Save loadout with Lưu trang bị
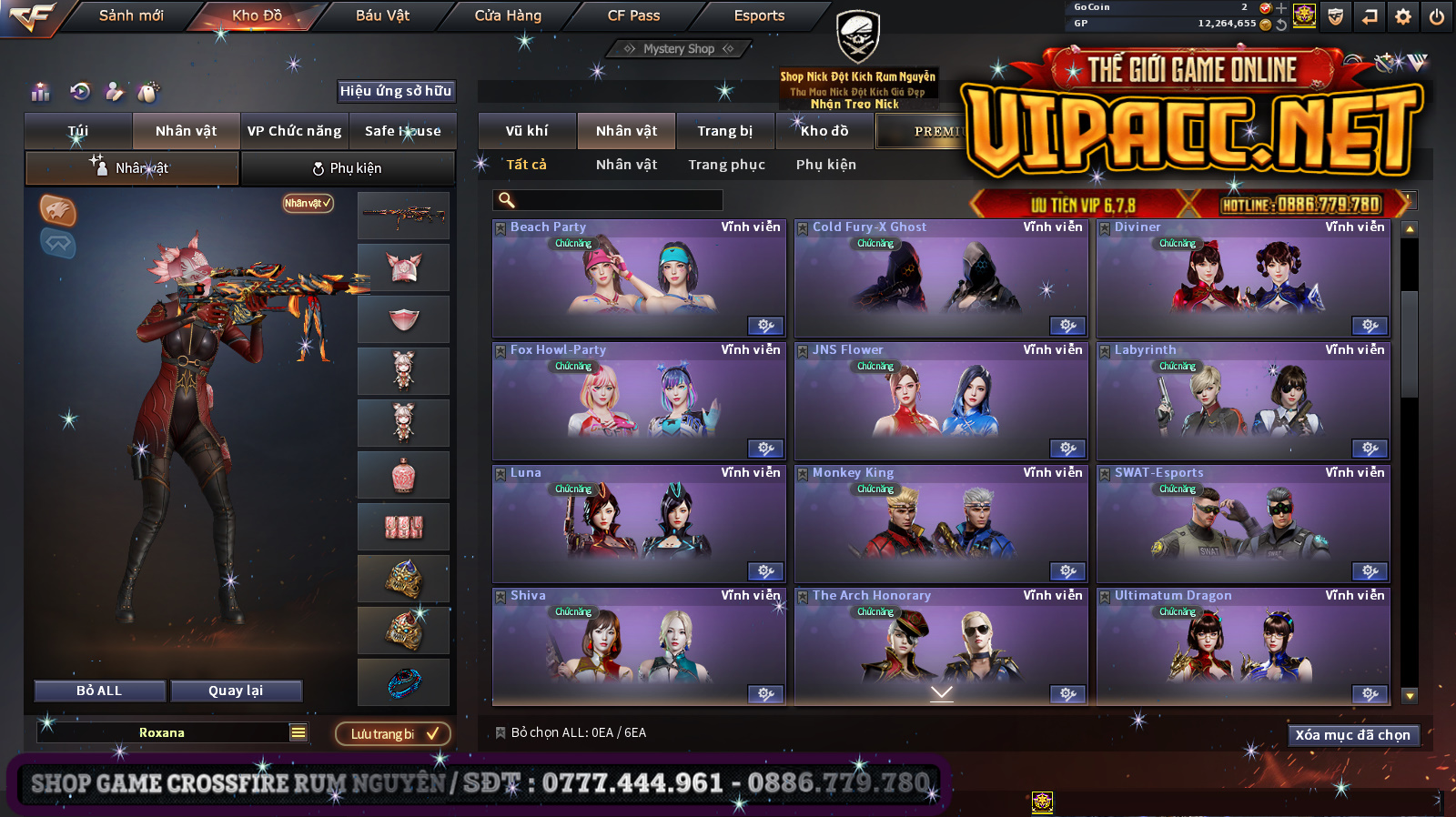Screen dimensions: 1456x817 coord(392,733)
